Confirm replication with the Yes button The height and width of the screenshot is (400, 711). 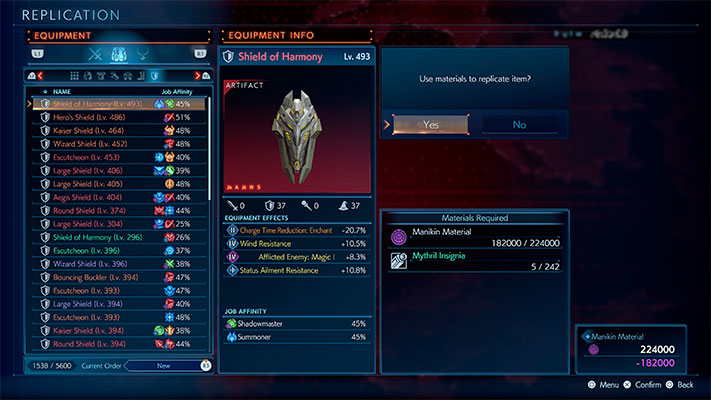pos(430,124)
